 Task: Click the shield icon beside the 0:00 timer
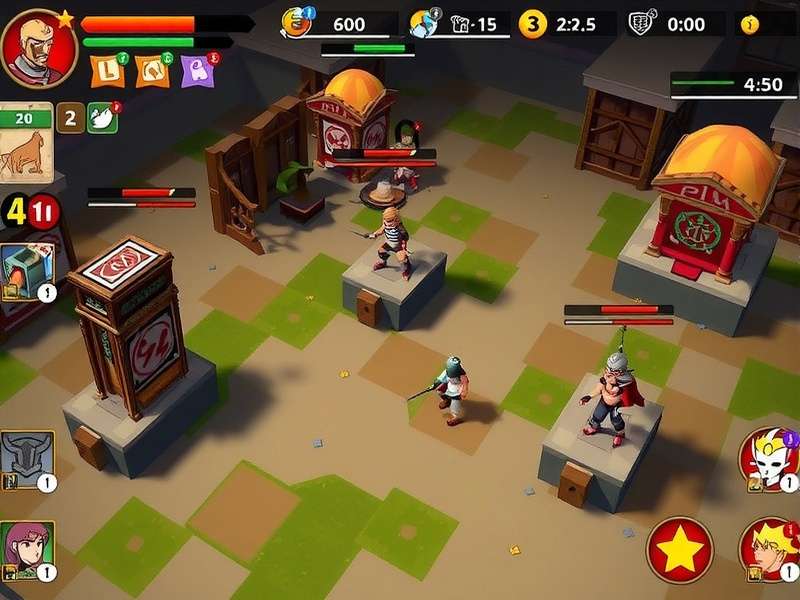[640, 24]
